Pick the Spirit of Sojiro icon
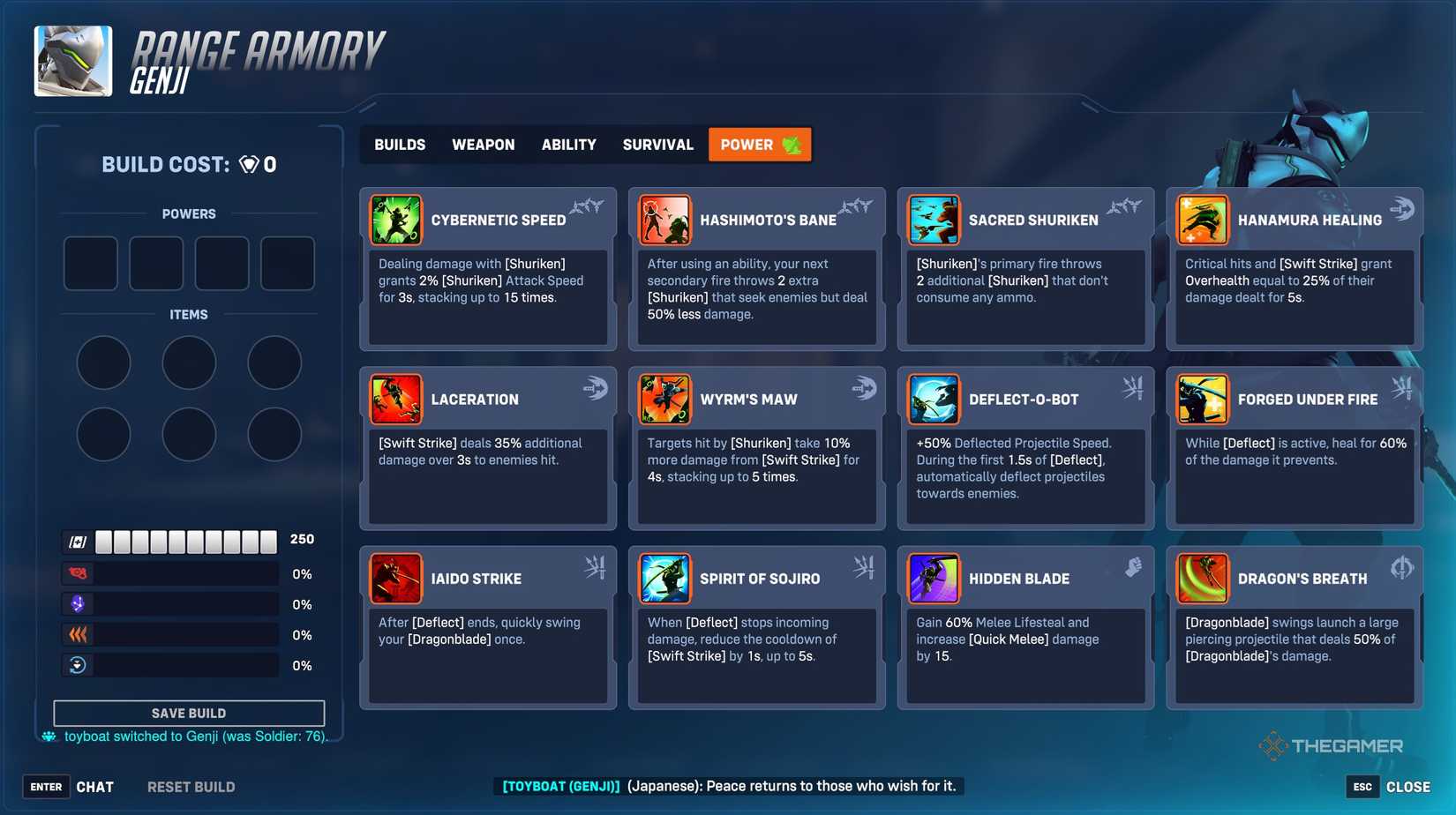Image resolution: width=1456 pixels, height=815 pixels. [665, 578]
